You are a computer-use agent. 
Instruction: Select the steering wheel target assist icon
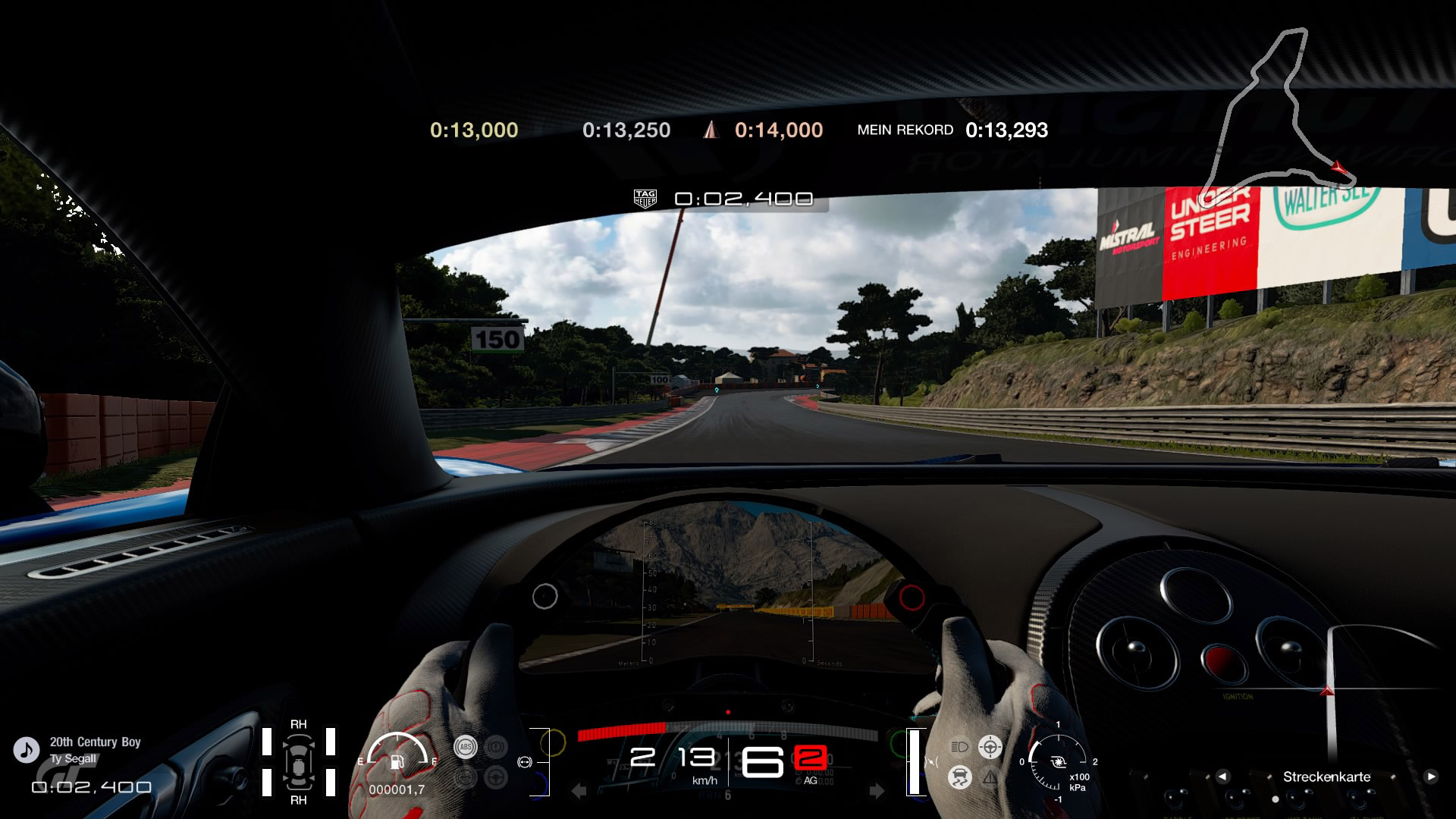(990, 747)
